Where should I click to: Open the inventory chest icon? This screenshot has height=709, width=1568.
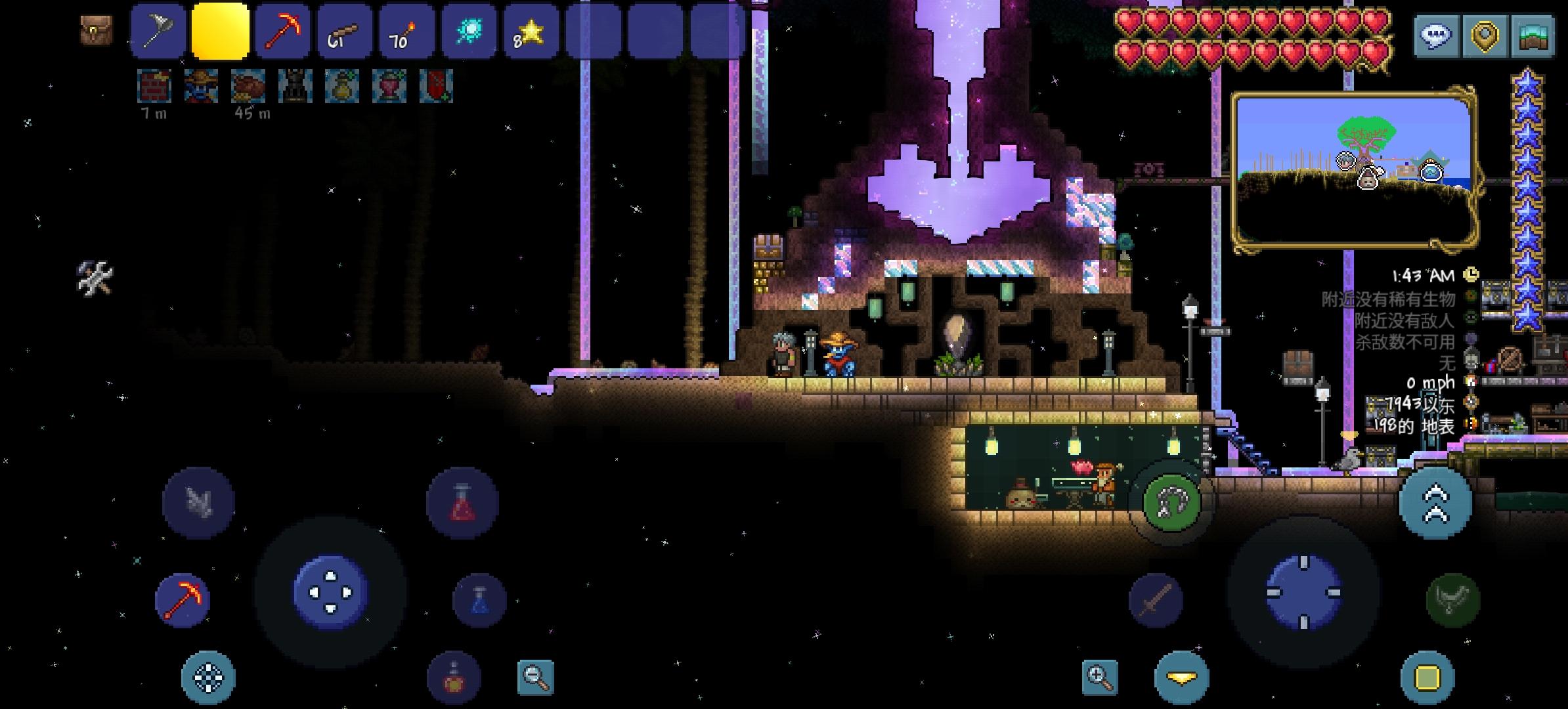coord(96,30)
